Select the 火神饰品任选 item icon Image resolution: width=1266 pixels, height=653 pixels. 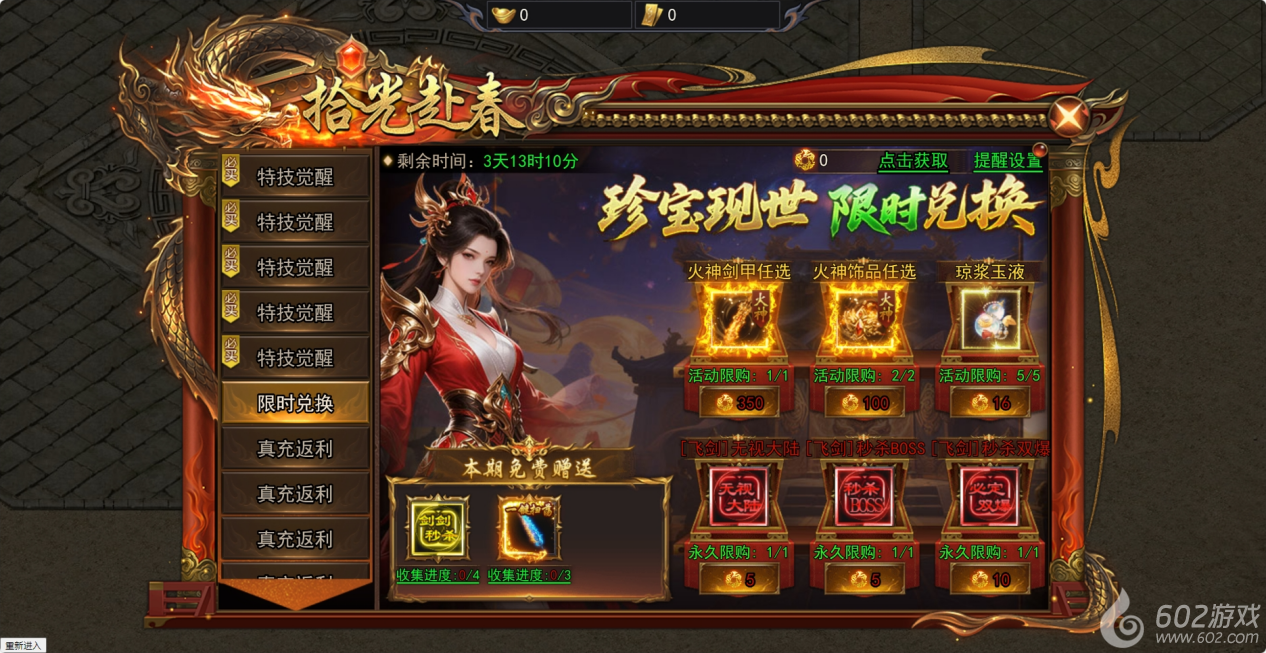(x=864, y=319)
